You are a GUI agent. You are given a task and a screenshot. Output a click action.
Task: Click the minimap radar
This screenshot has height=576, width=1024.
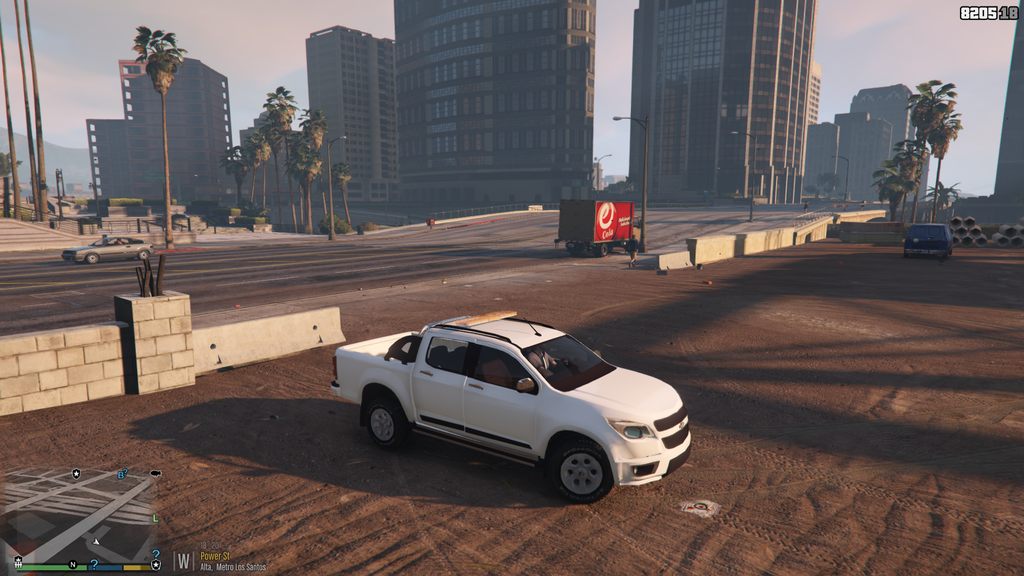[80, 516]
